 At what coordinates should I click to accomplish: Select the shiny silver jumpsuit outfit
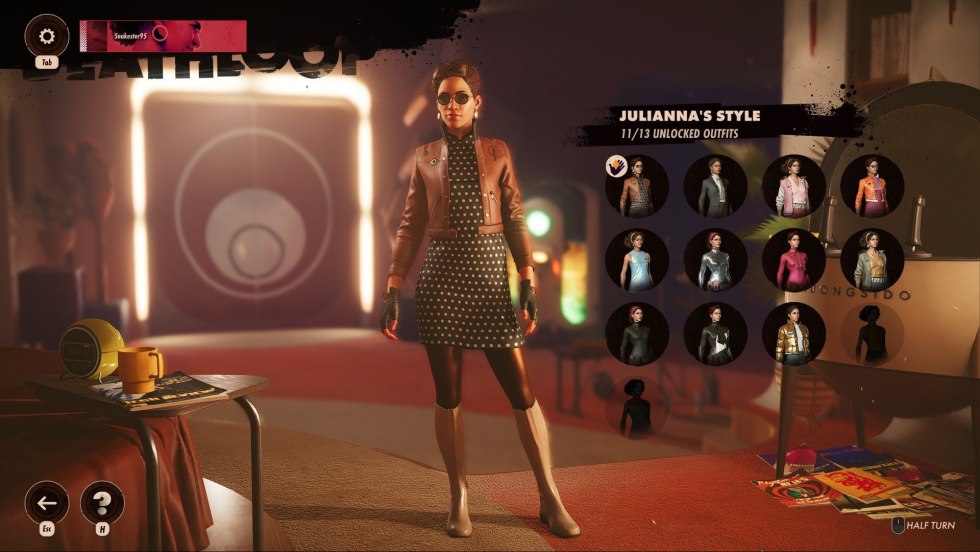point(716,260)
